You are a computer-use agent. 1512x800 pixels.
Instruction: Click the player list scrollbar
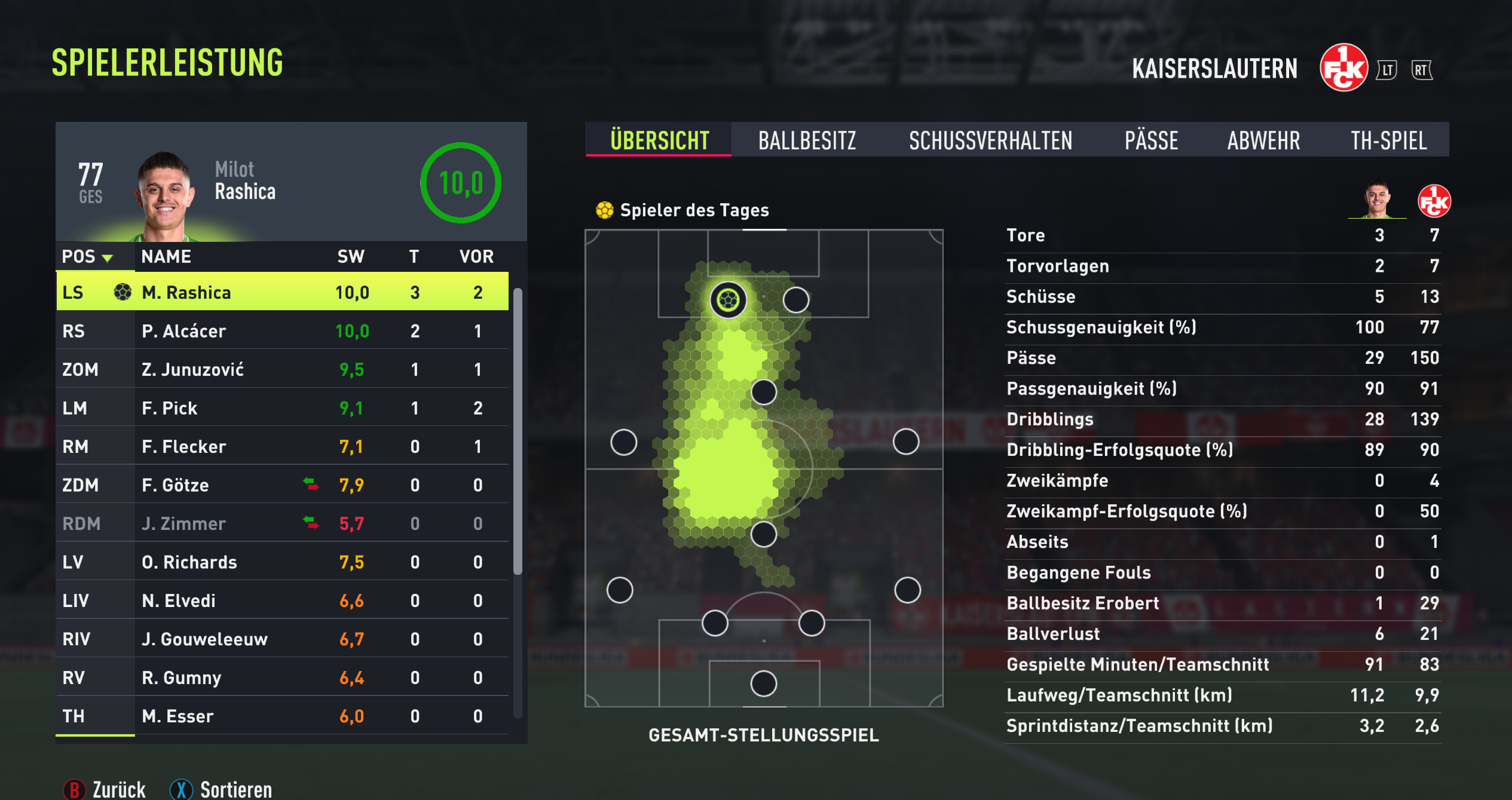coord(518,431)
